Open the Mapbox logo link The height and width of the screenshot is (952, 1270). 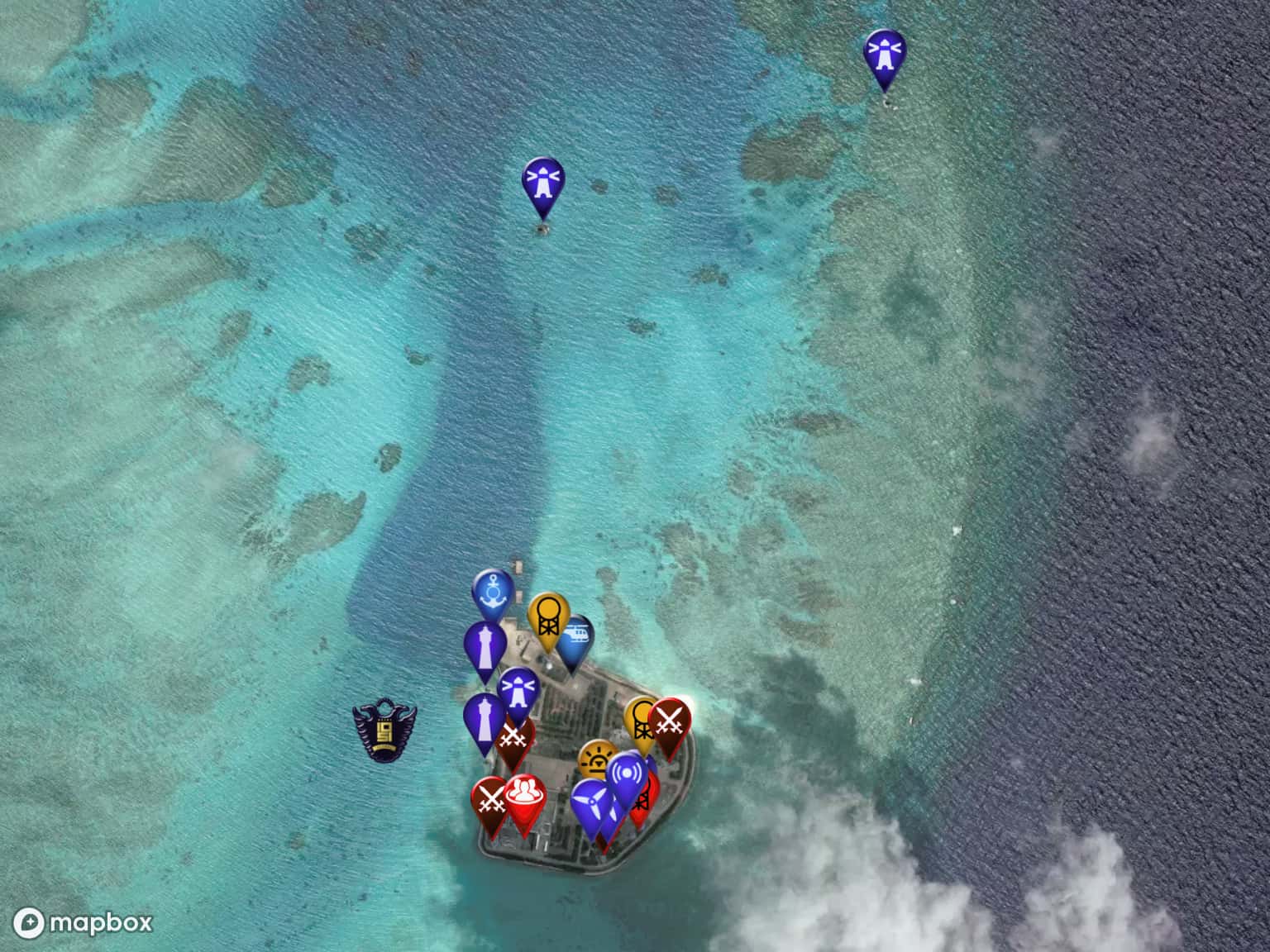coord(85,922)
